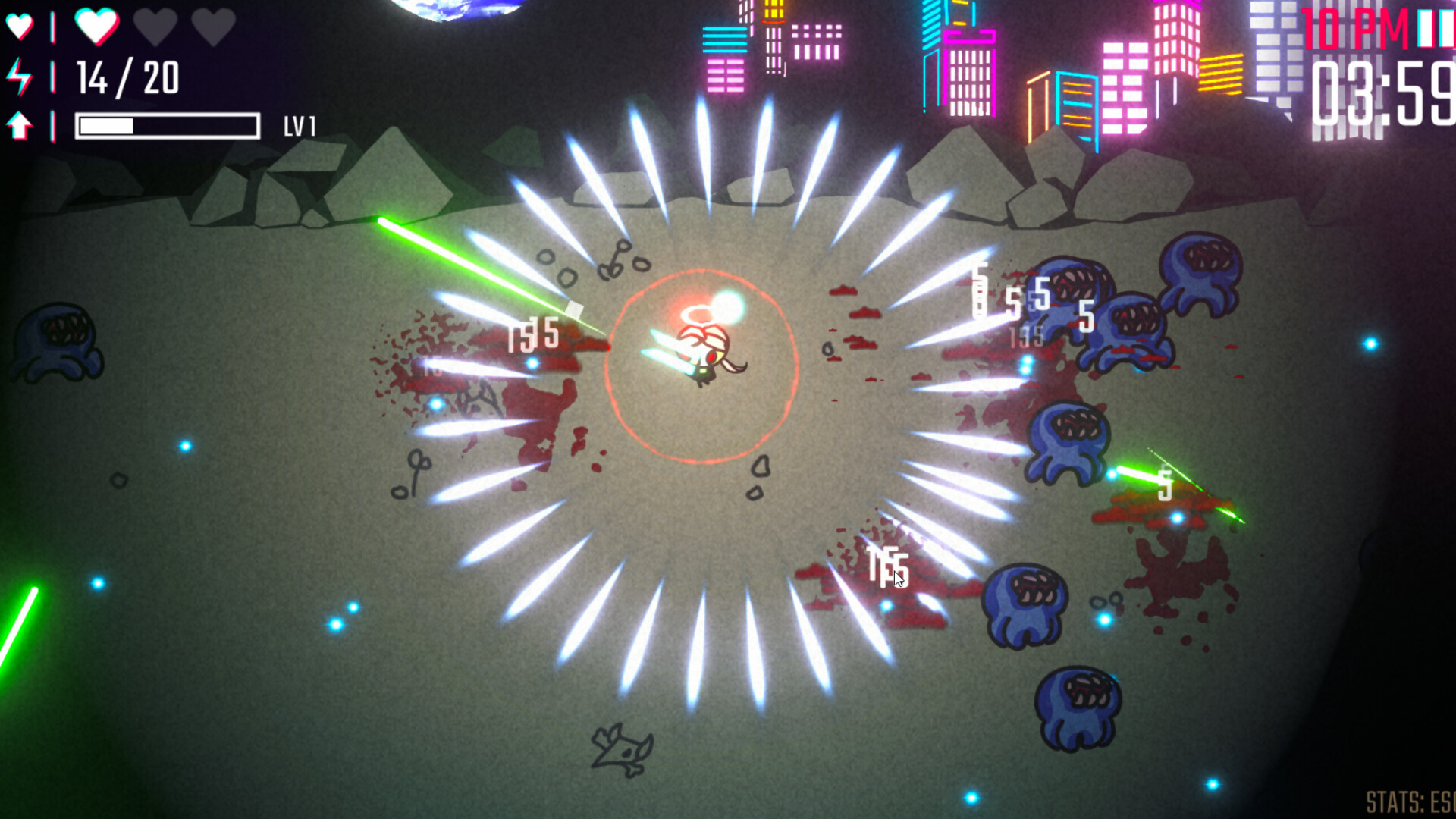
Task: Select the lightning bolt energy icon
Action: point(19,76)
